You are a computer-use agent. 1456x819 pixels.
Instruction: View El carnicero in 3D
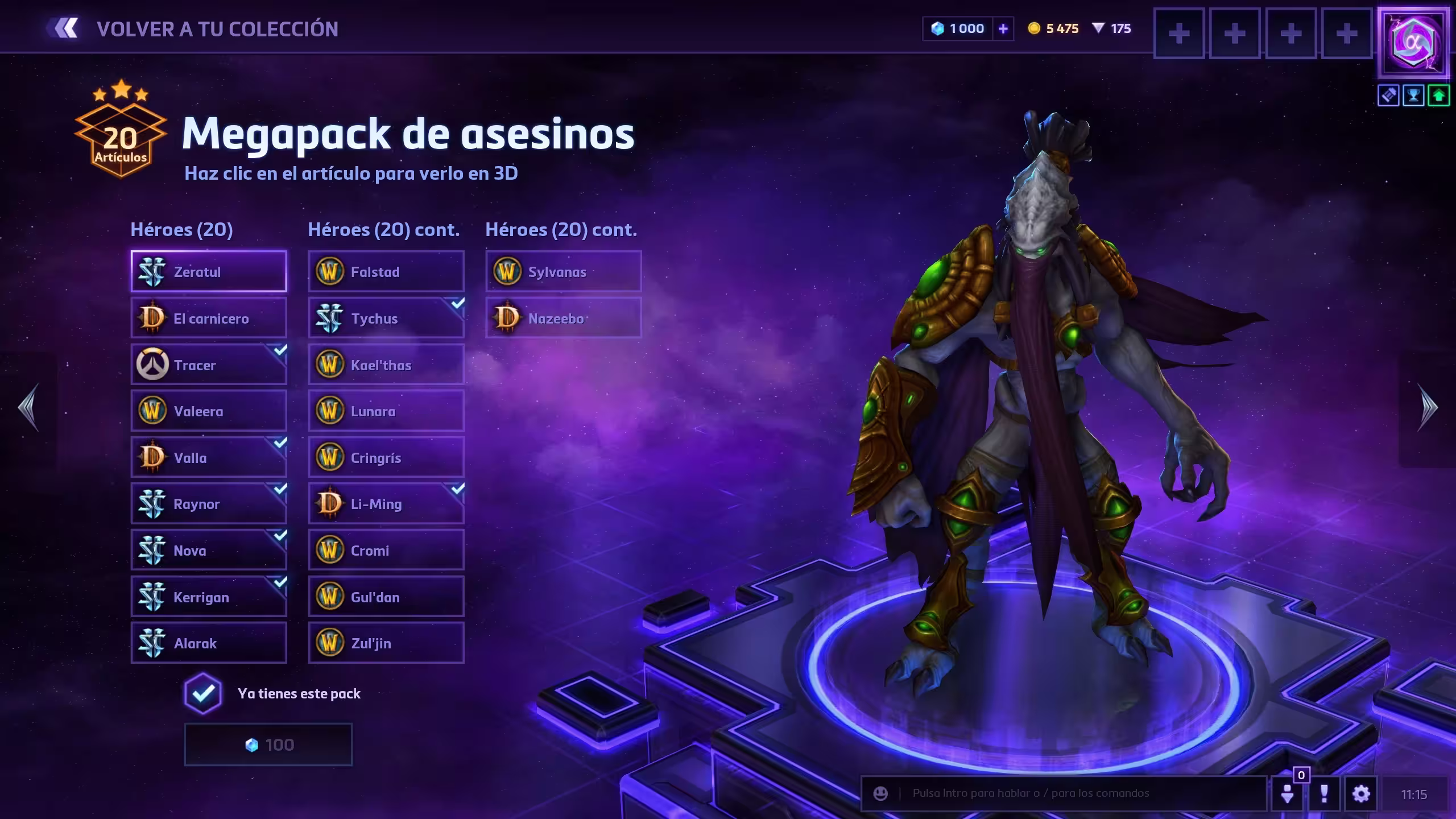pyautogui.click(x=209, y=318)
